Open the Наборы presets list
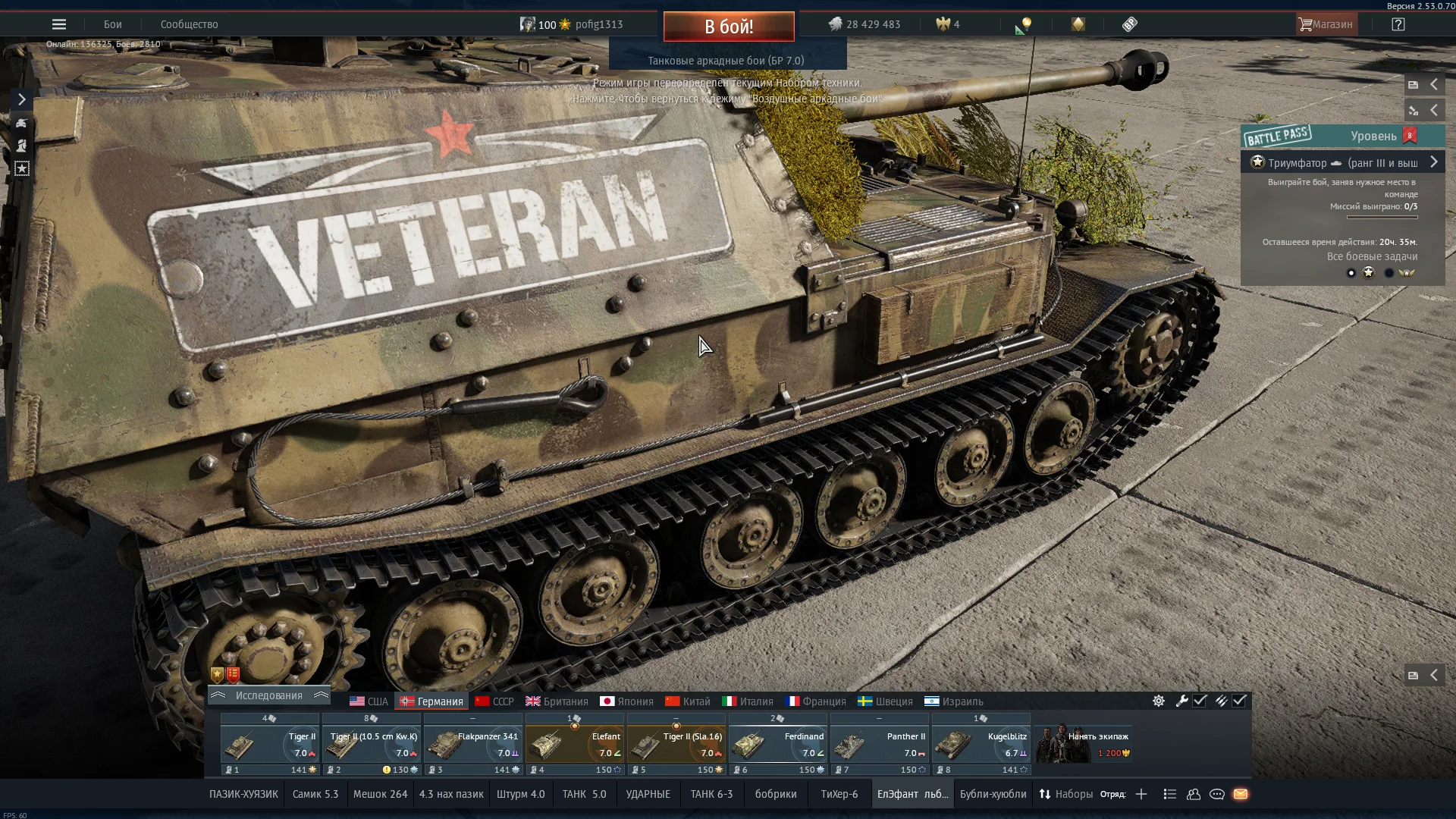This screenshot has width=1456, height=819. pos(1066,794)
